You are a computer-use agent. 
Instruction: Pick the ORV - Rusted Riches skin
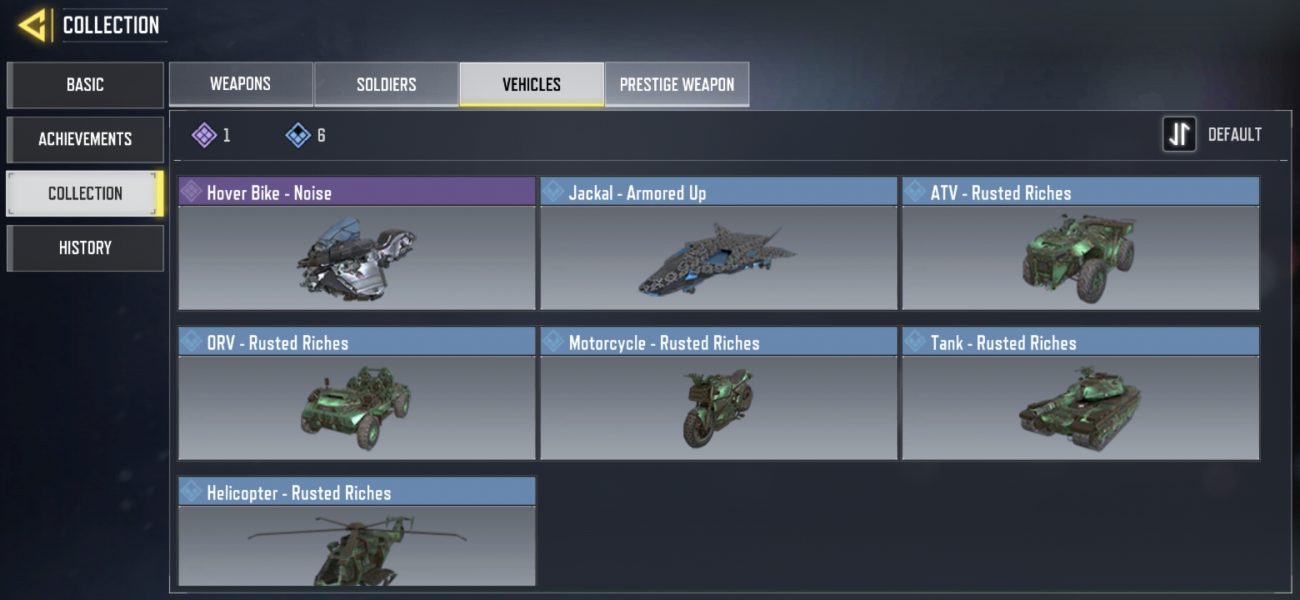(x=357, y=395)
